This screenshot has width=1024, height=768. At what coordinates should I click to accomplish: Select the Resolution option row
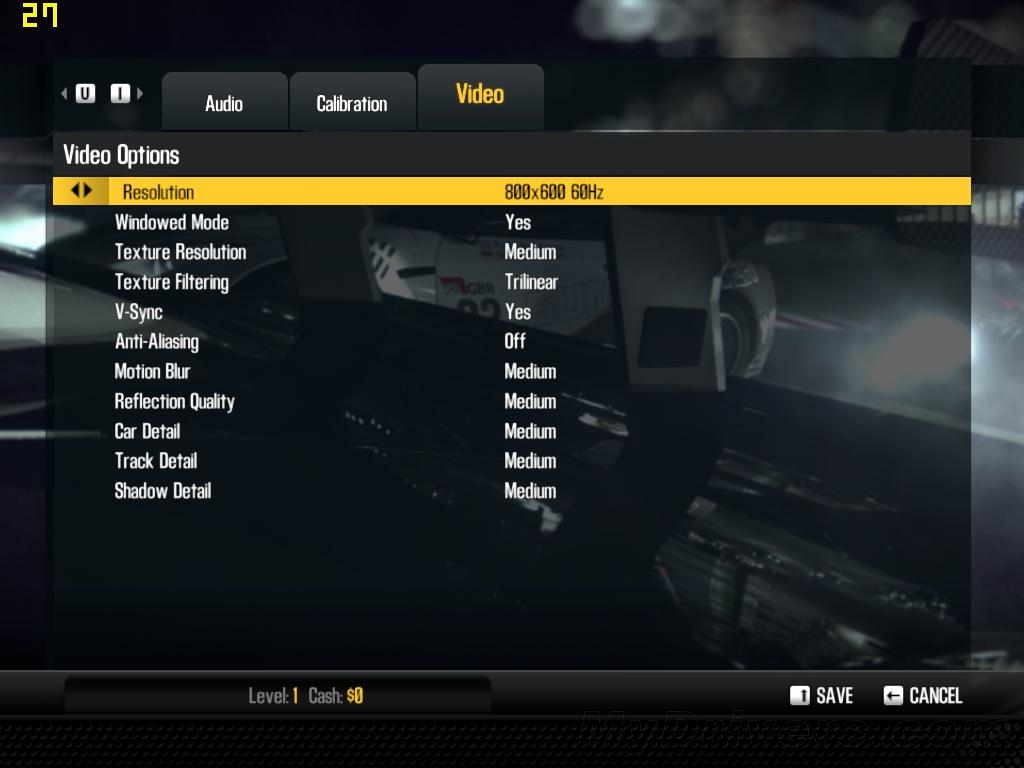pos(158,192)
